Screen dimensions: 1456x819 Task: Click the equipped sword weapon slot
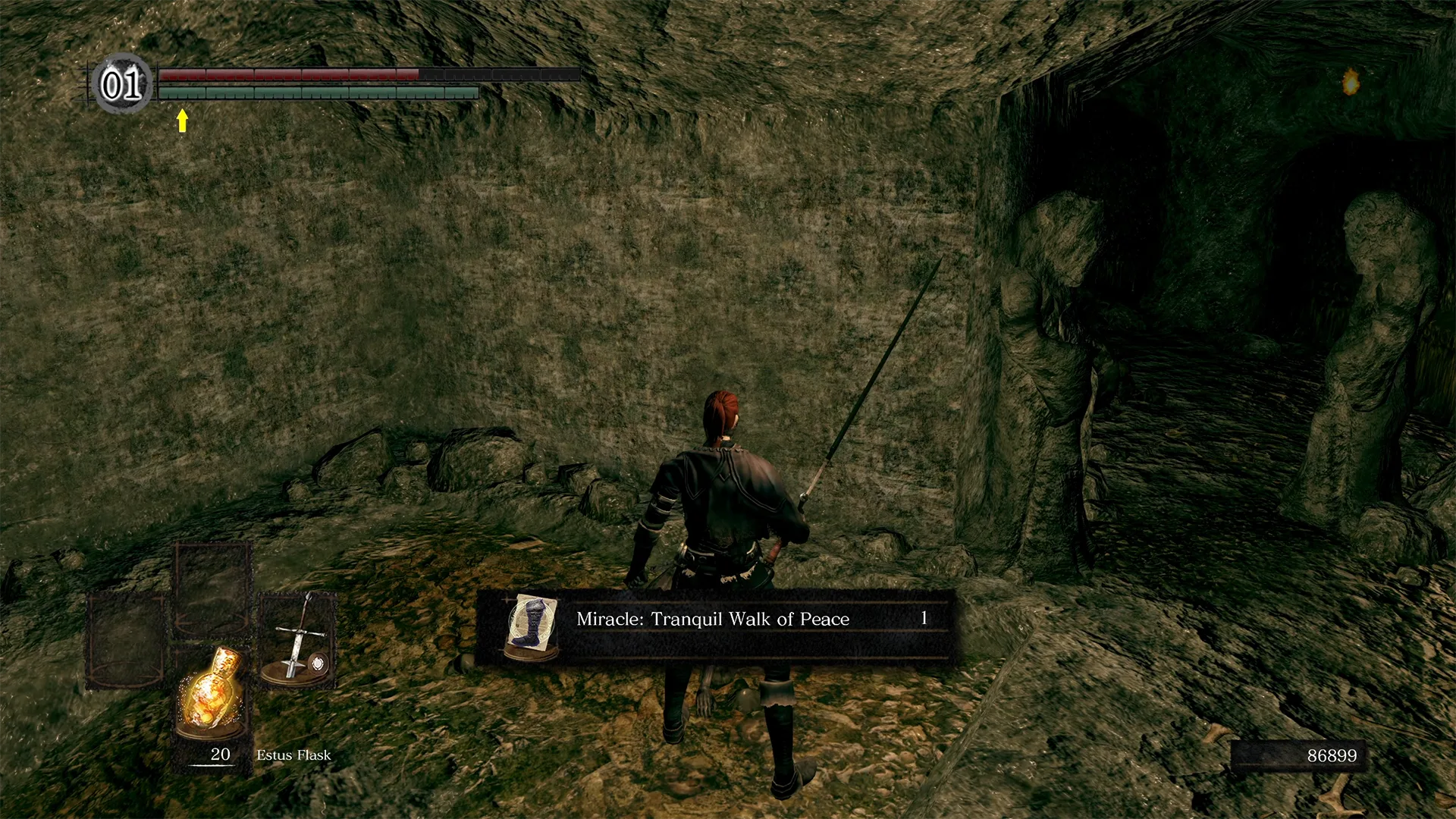click(x=297, y=641)
